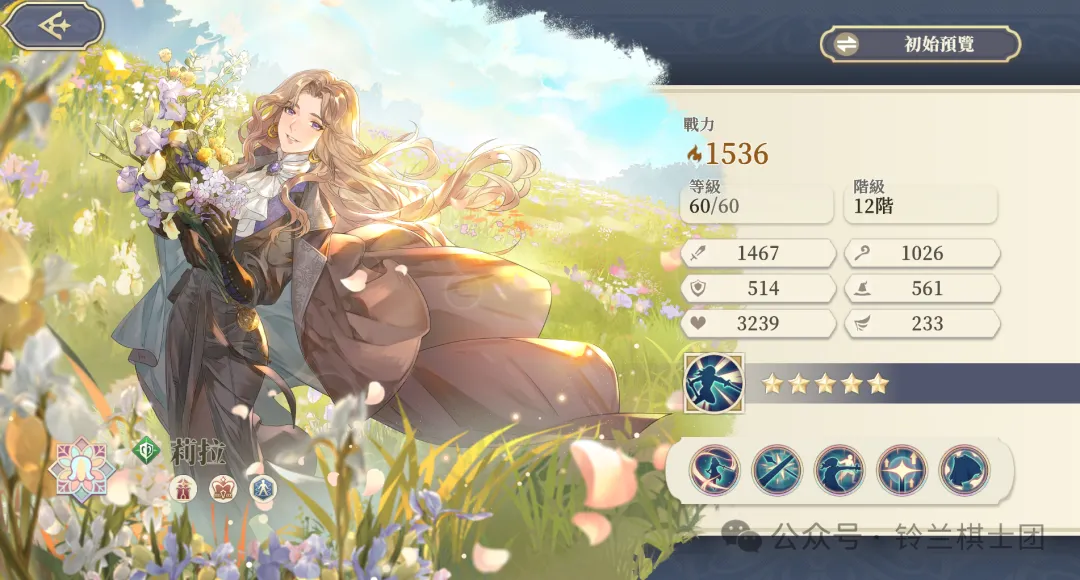Choose the cloak silhouette skill icon
The image size is (1080, 580).
[x=965, y=470]
